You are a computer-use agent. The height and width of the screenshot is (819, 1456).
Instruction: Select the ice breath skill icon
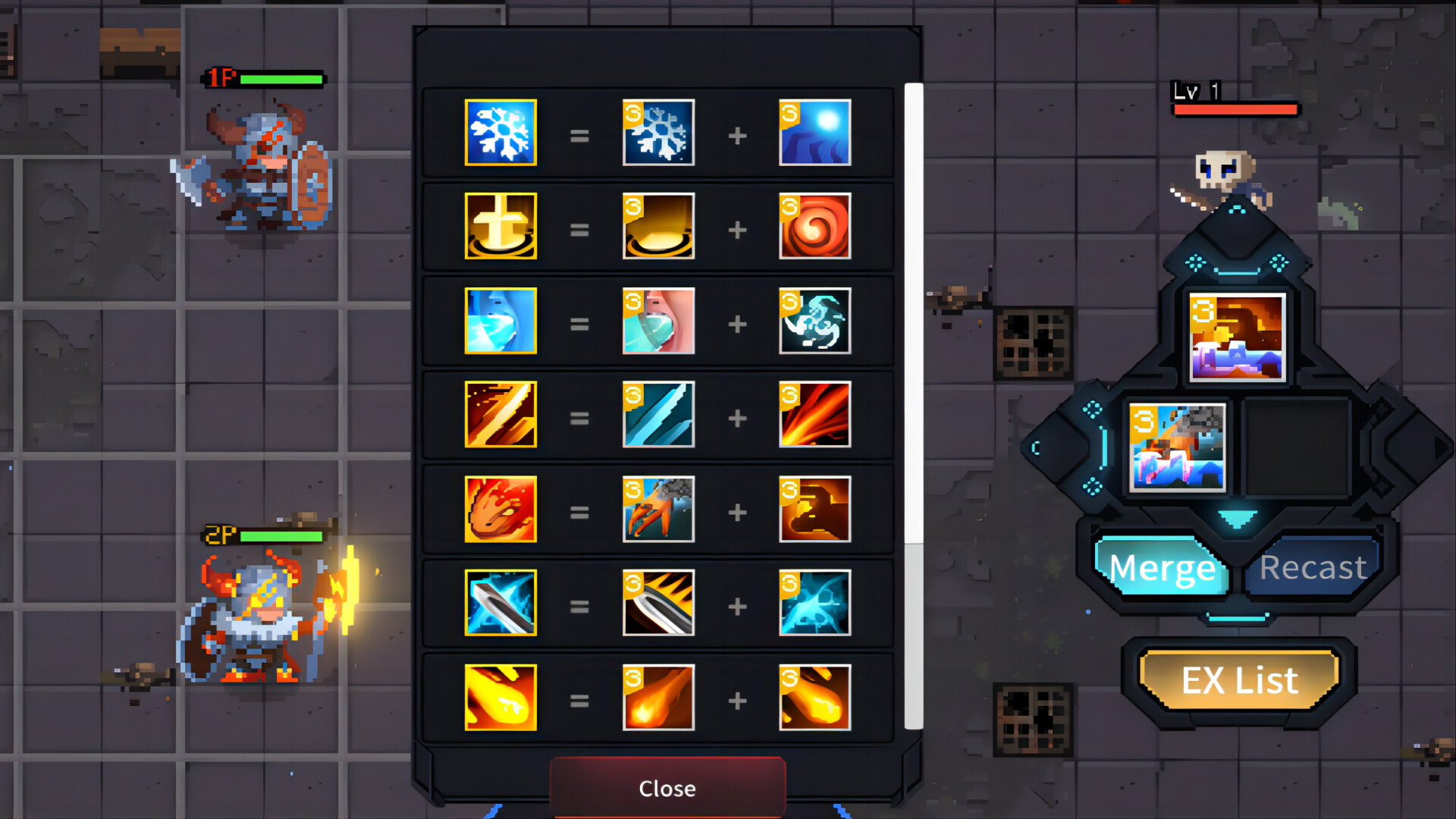pyautogui.click(x=500, y=322)
